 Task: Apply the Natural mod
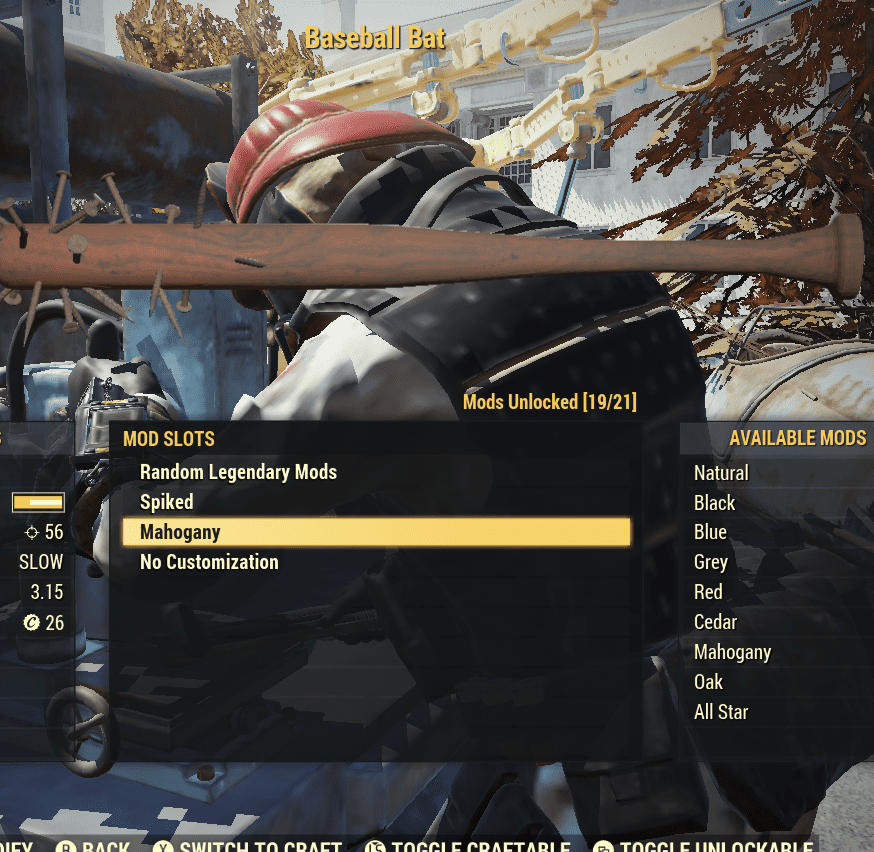[x=721, y=473]
